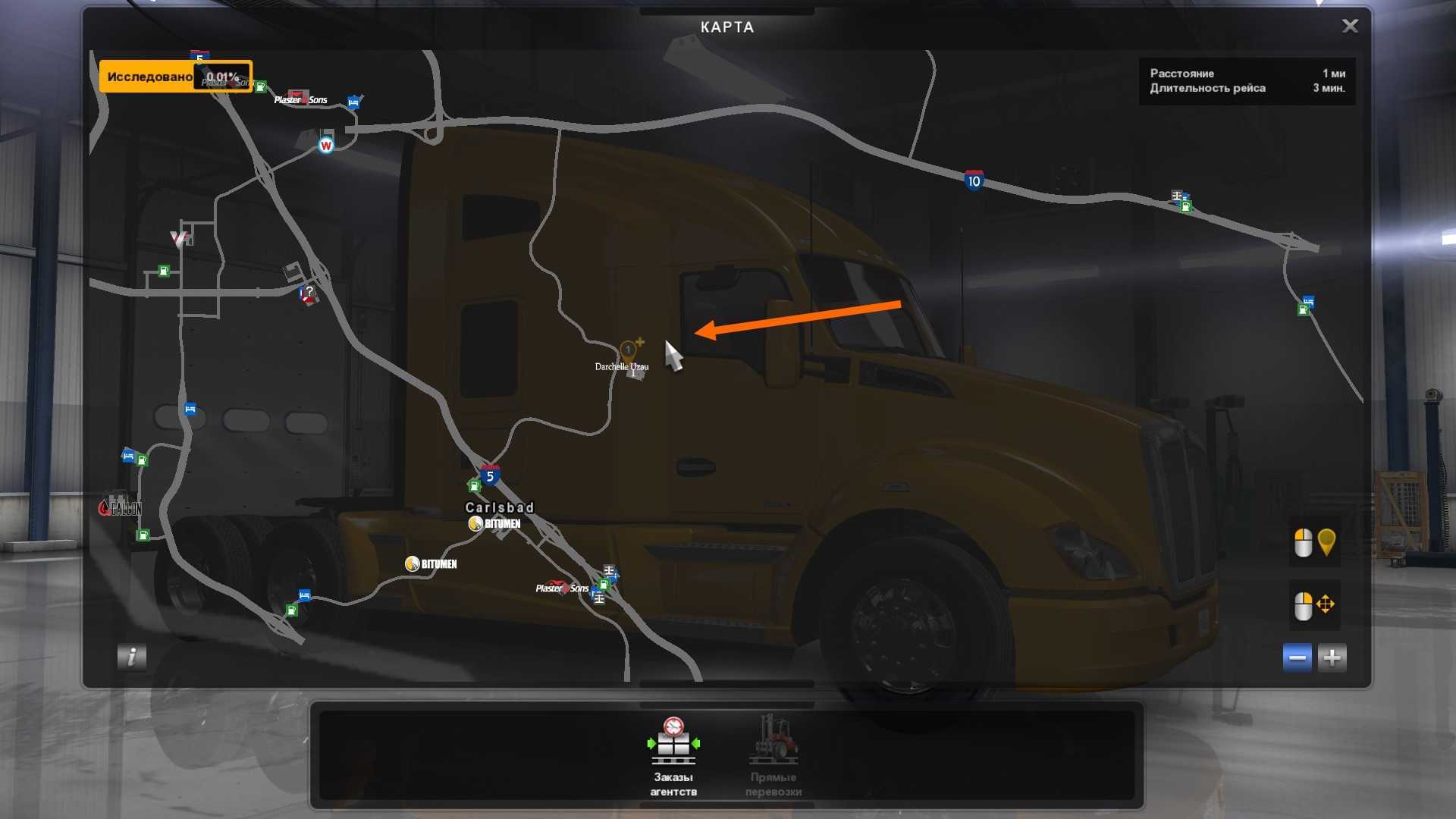Zoom out the map with minus button

click(1297, 657)
